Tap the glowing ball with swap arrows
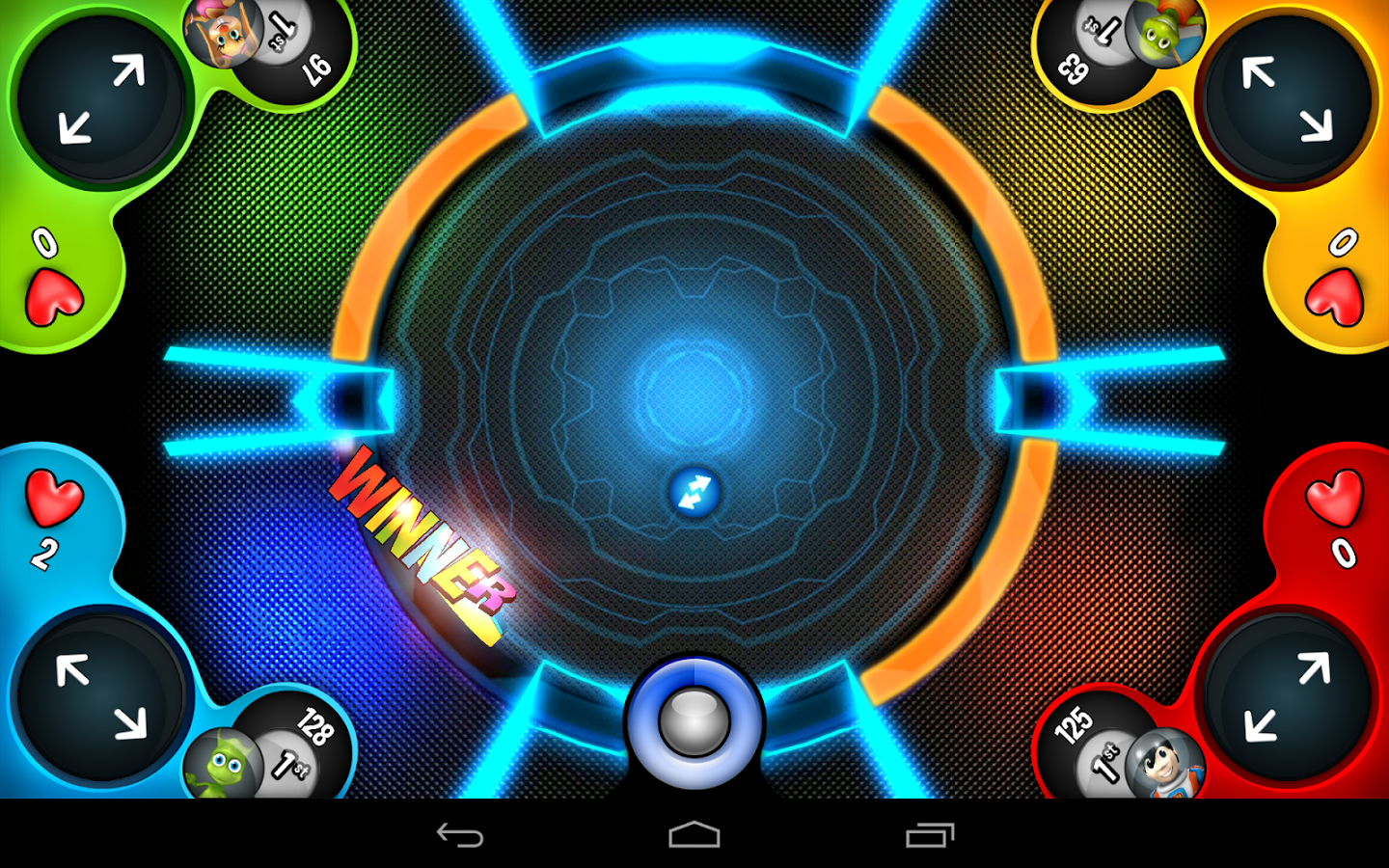 pos(696,494)
